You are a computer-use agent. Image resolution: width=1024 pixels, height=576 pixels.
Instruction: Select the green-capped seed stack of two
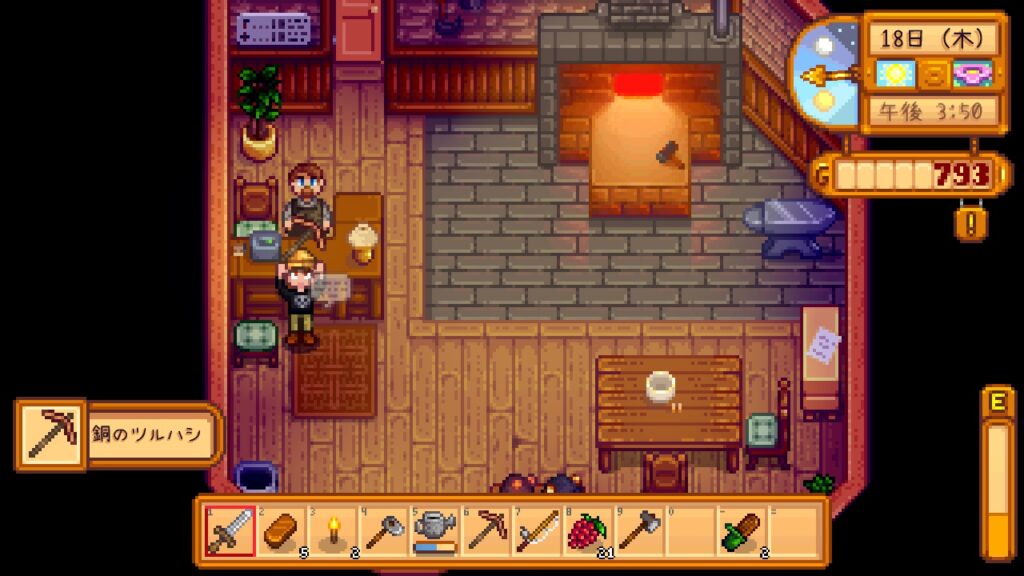tap(742, 531)
